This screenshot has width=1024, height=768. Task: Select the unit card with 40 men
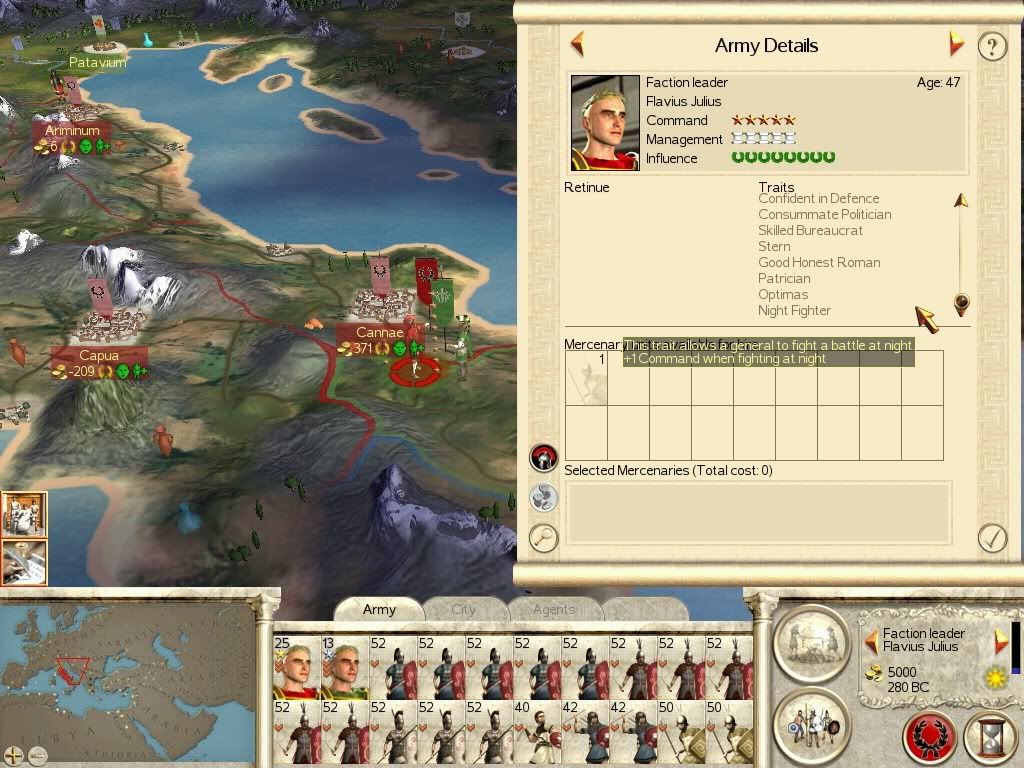tap(536, 731)
